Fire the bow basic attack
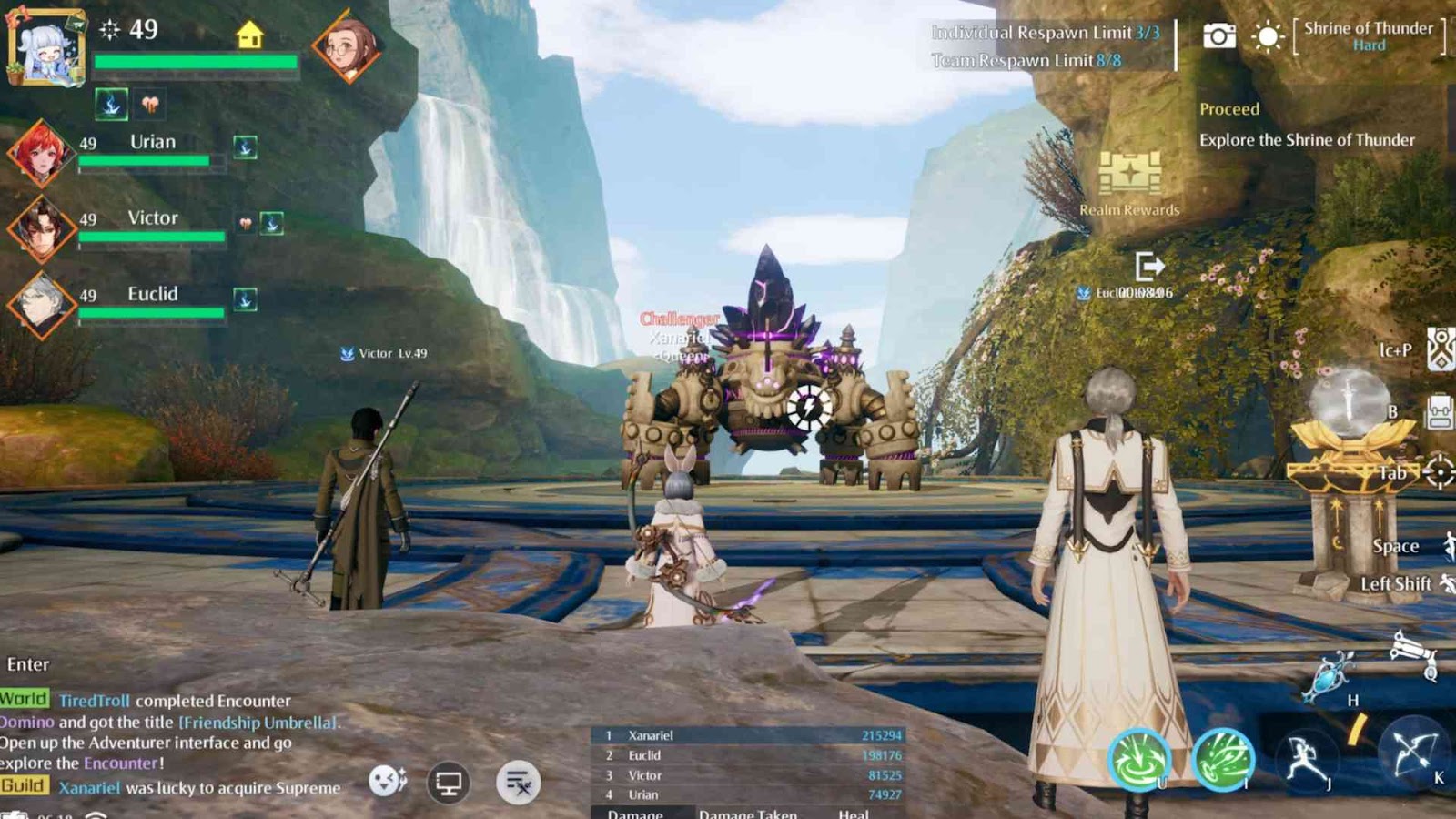Image resolution: width=1456 pixels, height=819 pixels. click(x=1411, y=752)
